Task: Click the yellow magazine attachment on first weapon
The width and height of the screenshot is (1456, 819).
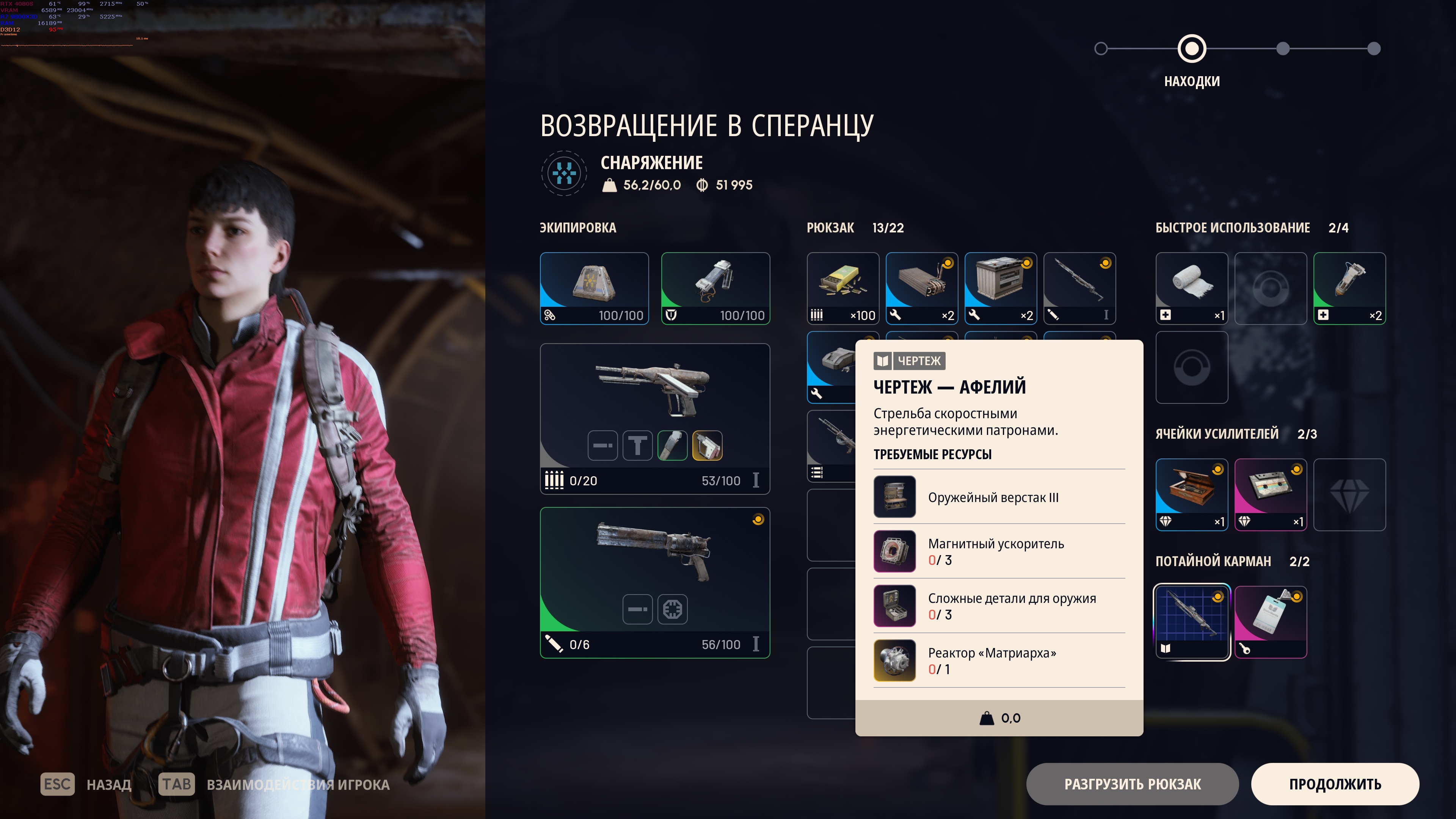Action: [x=707, y=446]
